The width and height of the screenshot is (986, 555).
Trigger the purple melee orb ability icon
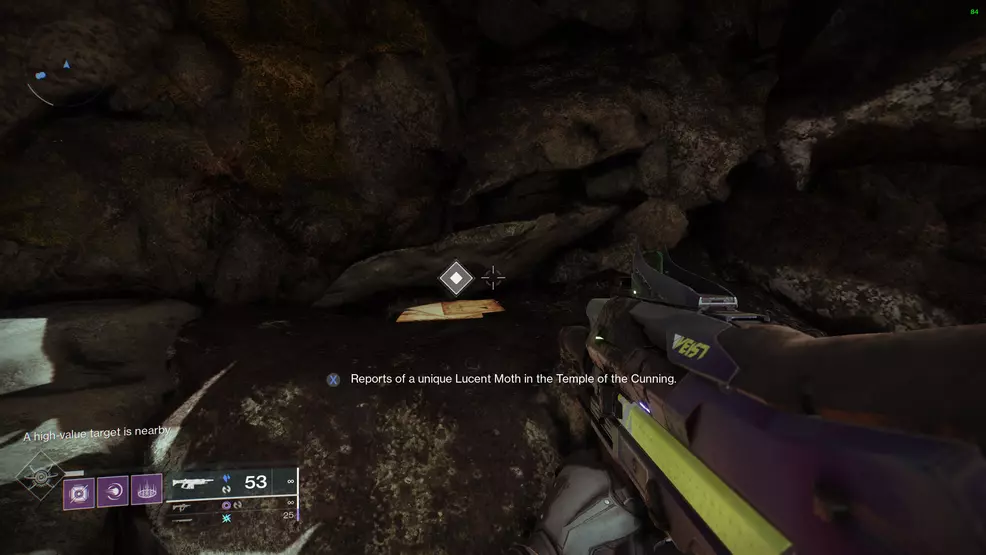coord(113,492)
